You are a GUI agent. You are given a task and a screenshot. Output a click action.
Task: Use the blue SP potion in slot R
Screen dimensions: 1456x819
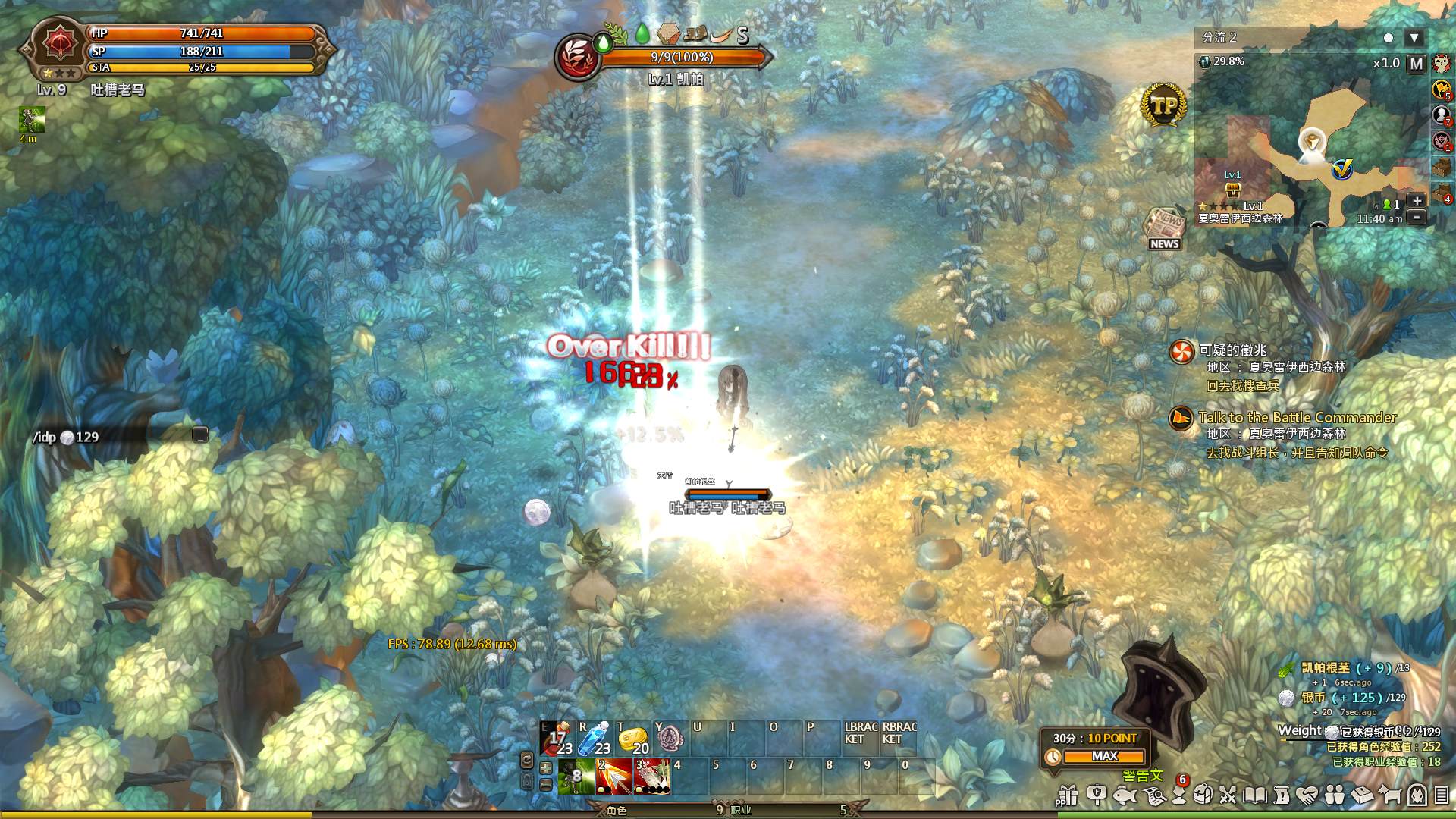pyautogui.click(x=595, y=739)
